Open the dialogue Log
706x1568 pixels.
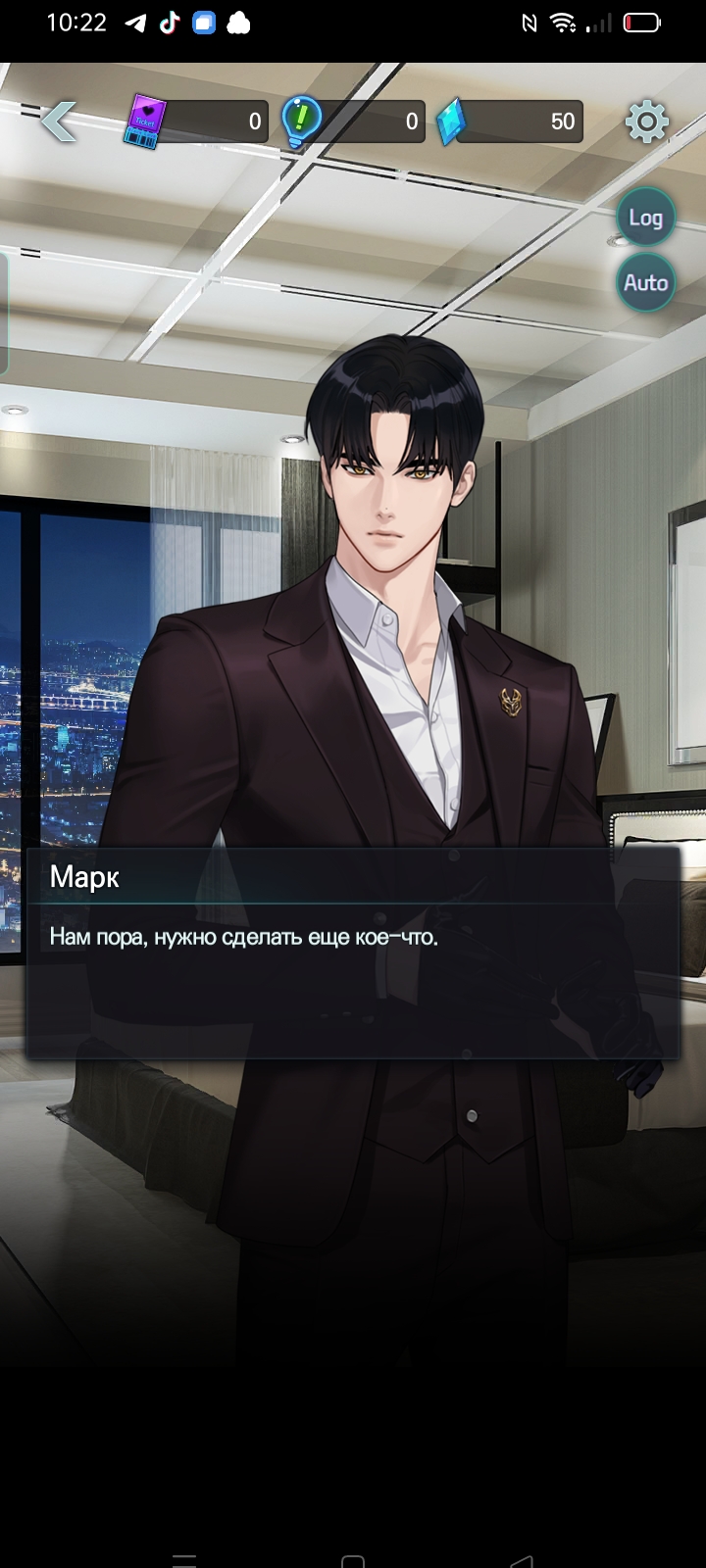645,218
